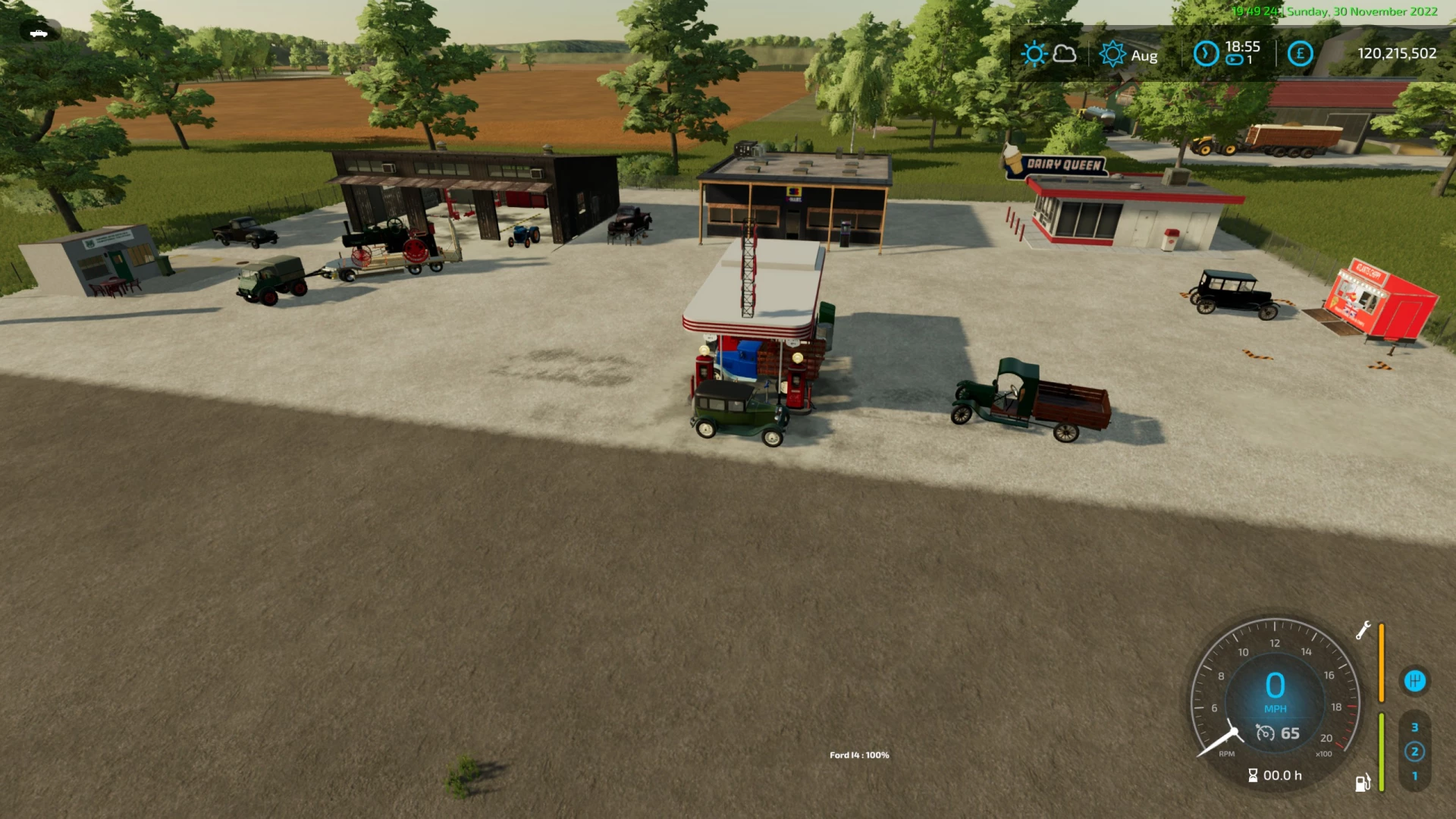Click the 18:55 time display
Image resolution: width=1456 pixels, height=819 pixels.
[1241, 46]
